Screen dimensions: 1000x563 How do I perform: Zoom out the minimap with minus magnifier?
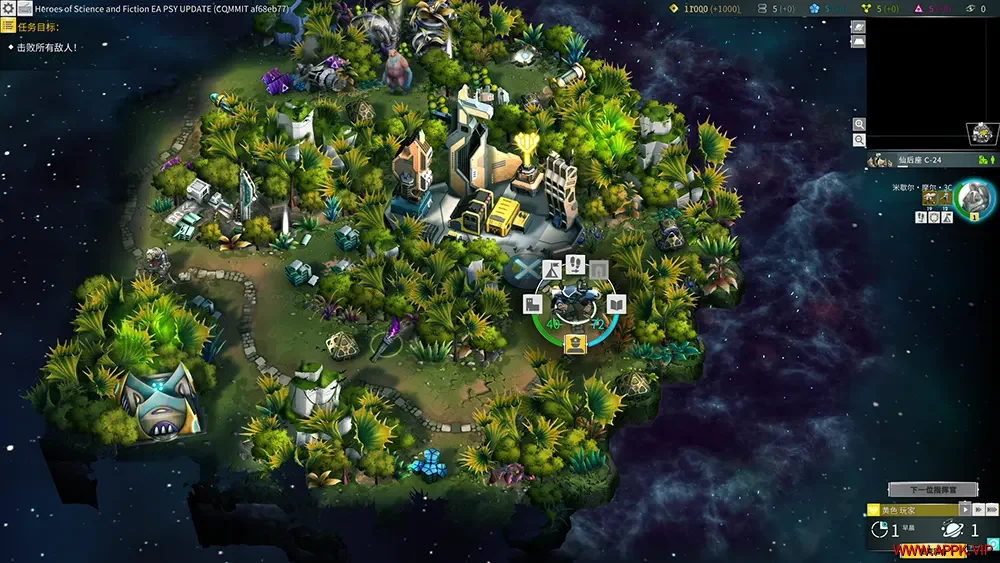click(x=859, y=141)
